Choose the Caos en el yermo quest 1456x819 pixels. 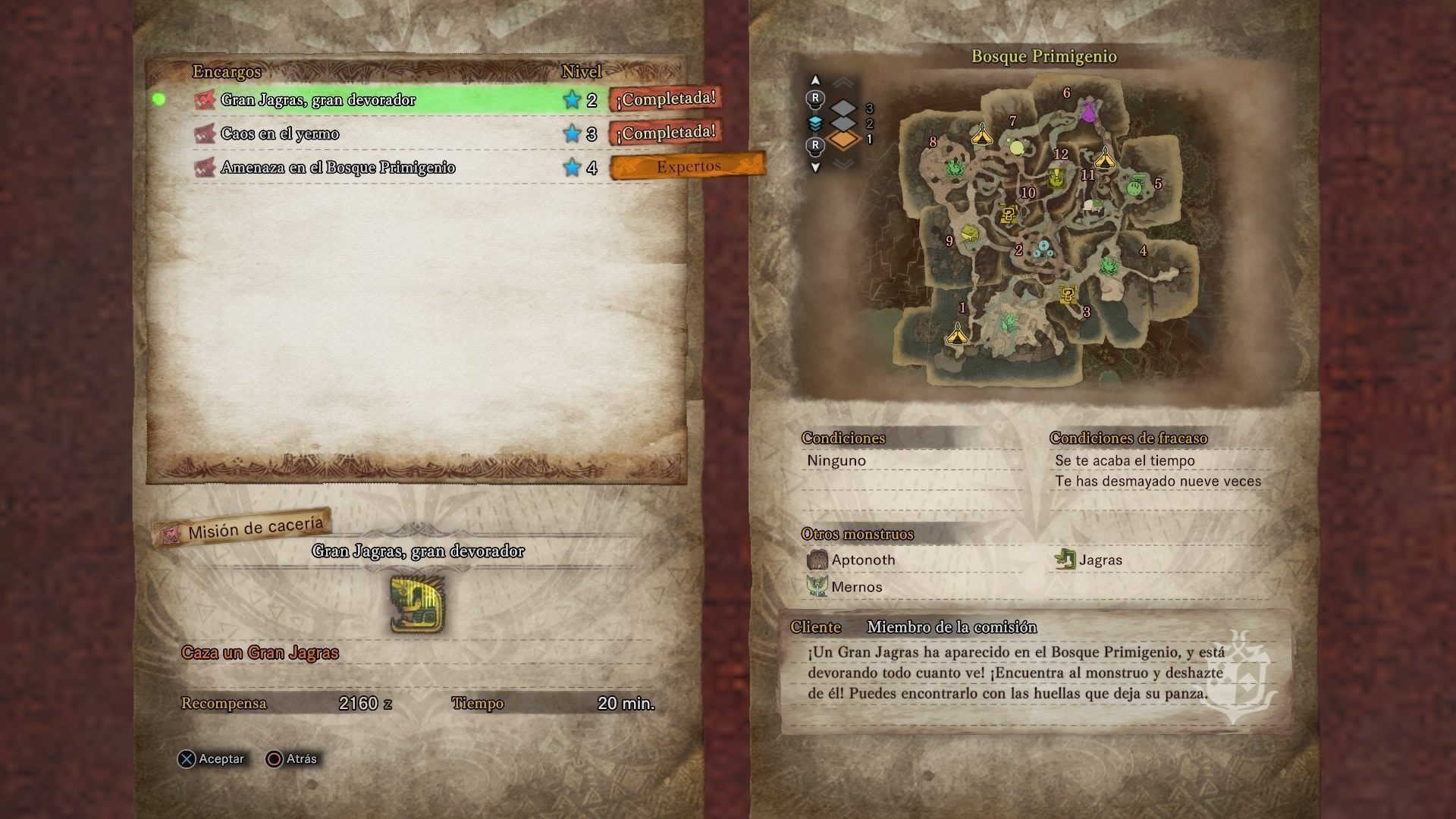280,134
